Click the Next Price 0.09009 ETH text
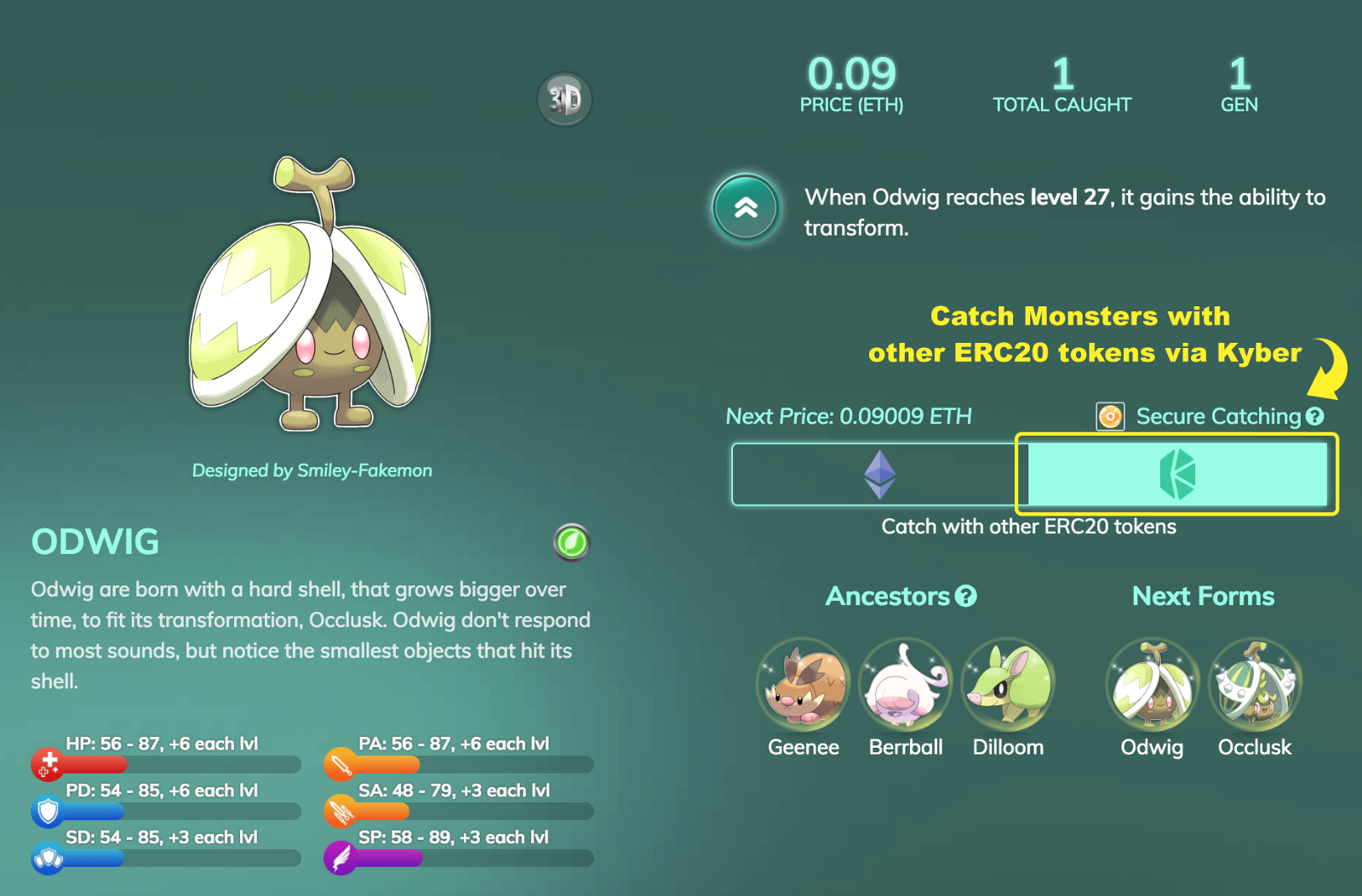1362x896 pixels. tap(849, 417)
